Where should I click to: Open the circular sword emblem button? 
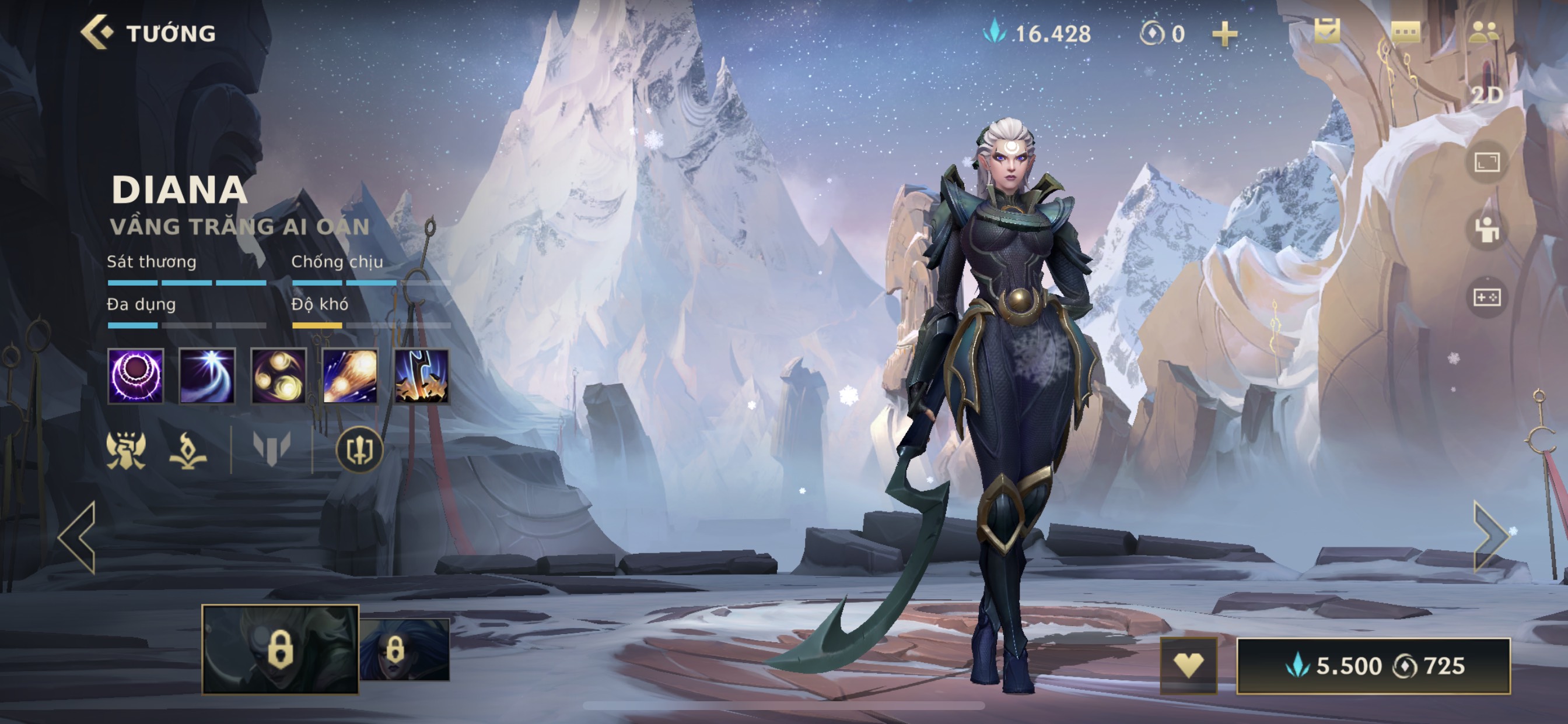pyautogui.click(x=359, y=450)
